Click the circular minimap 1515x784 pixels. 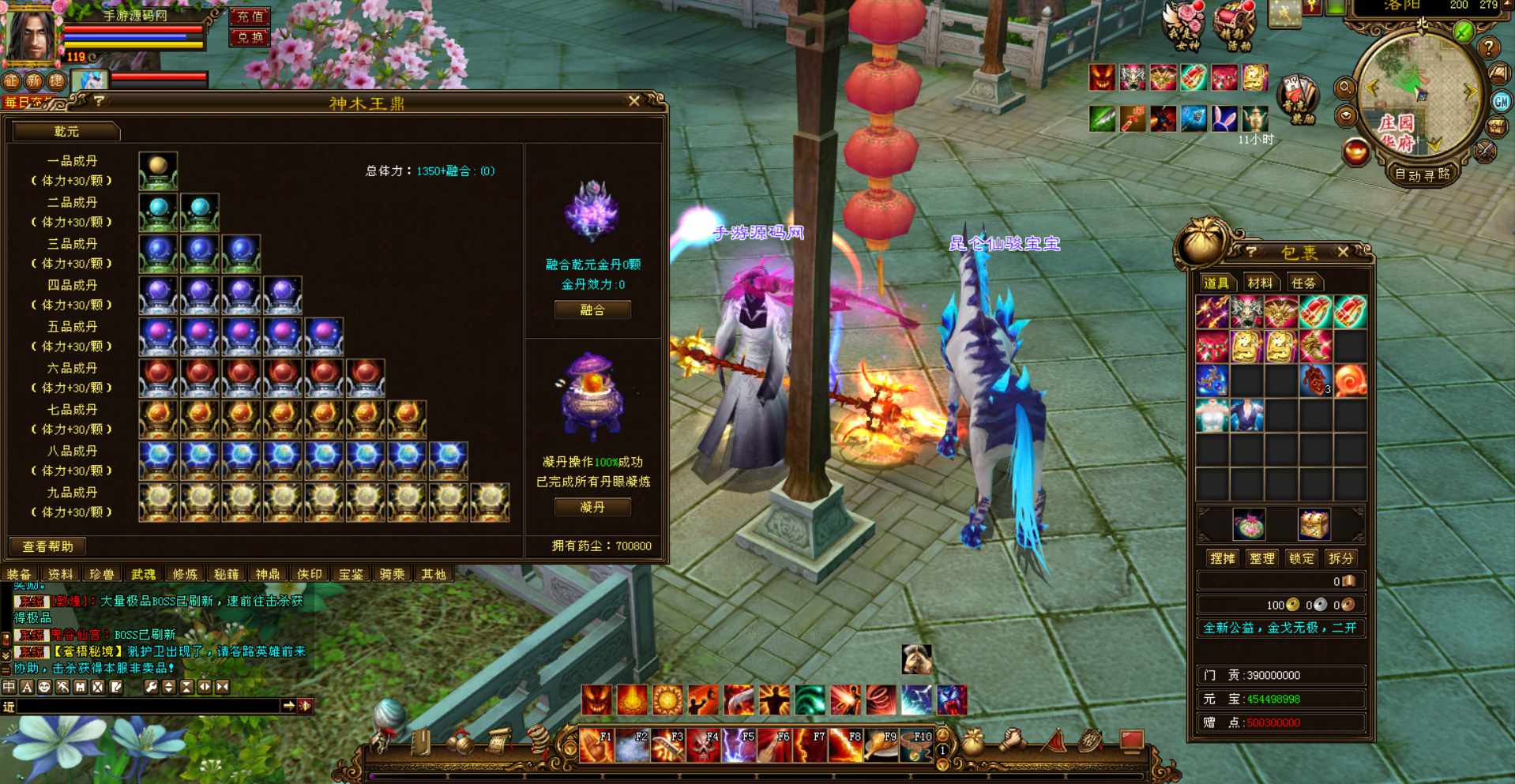pyautogui.click(x=1419, y=95)
